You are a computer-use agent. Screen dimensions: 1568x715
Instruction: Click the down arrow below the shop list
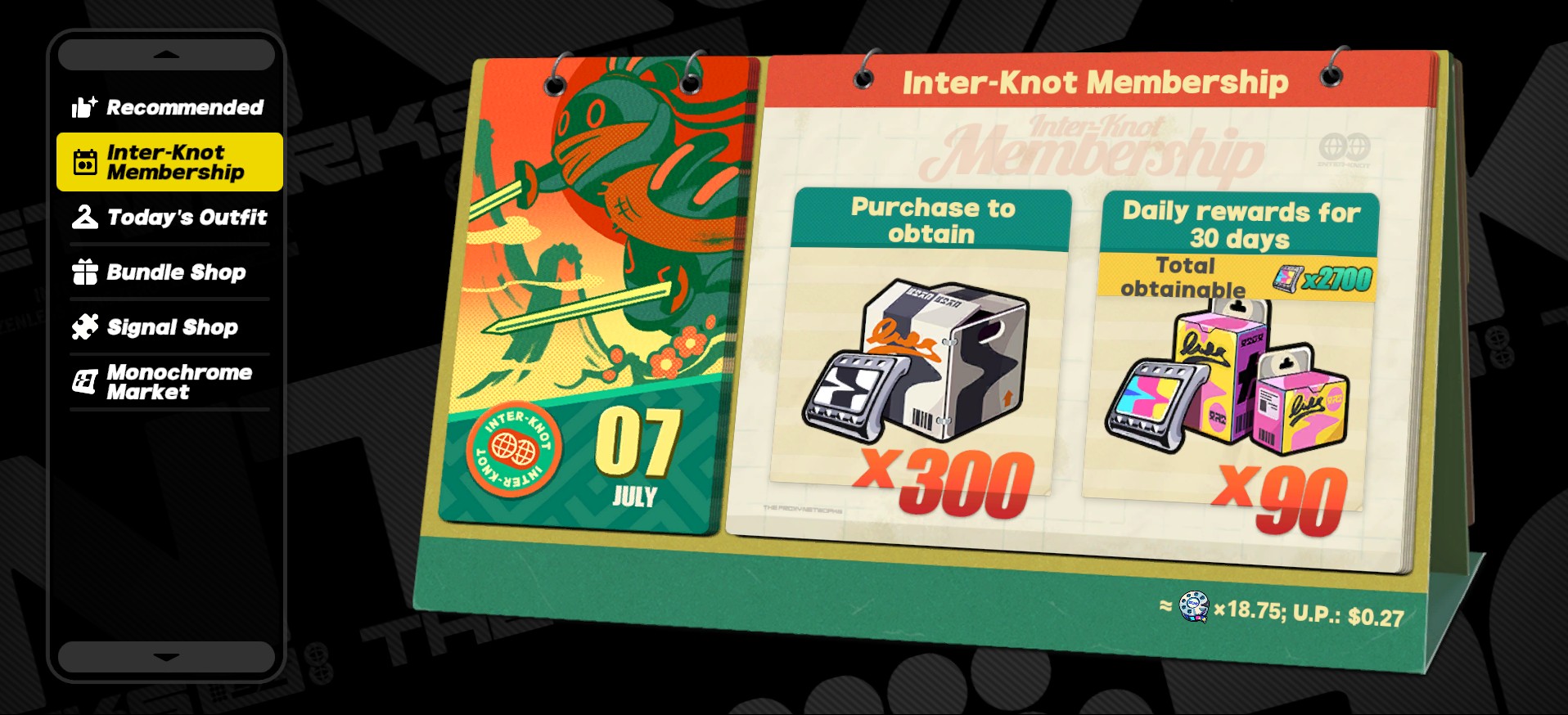(x=166, y=656)
